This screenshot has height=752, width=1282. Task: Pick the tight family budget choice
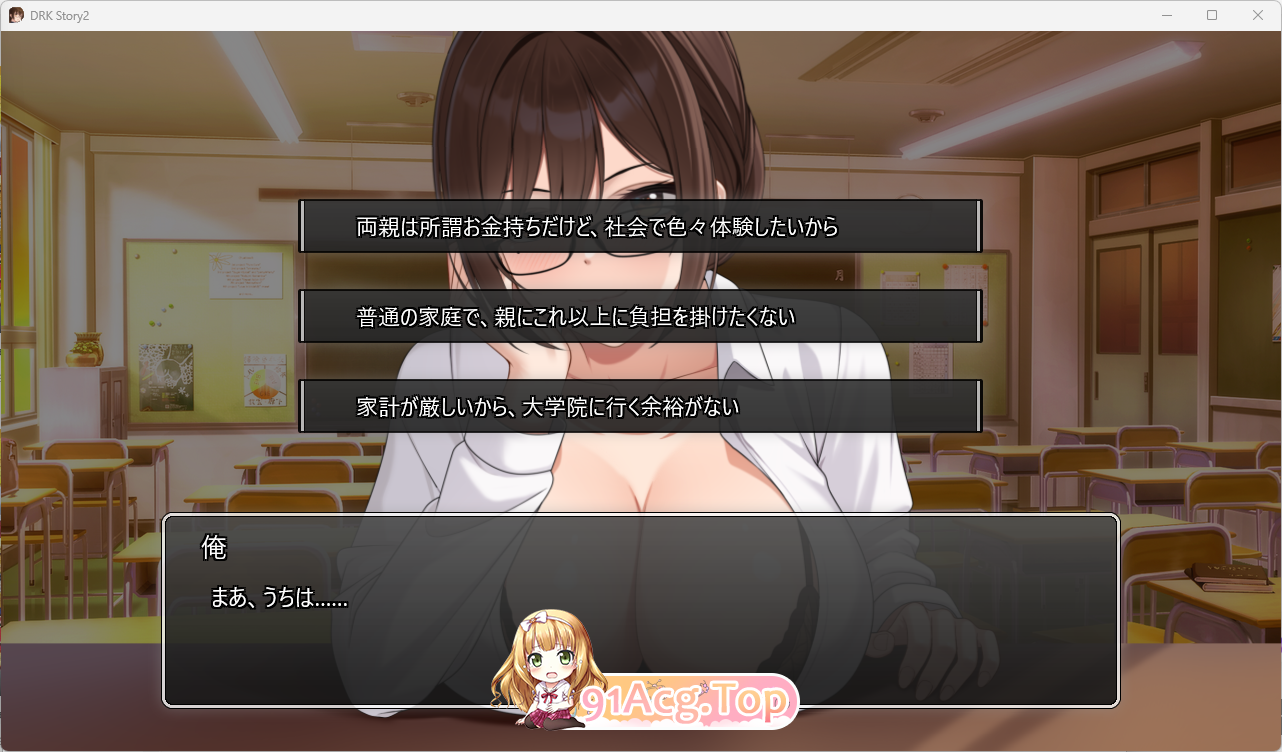(638, 405)
